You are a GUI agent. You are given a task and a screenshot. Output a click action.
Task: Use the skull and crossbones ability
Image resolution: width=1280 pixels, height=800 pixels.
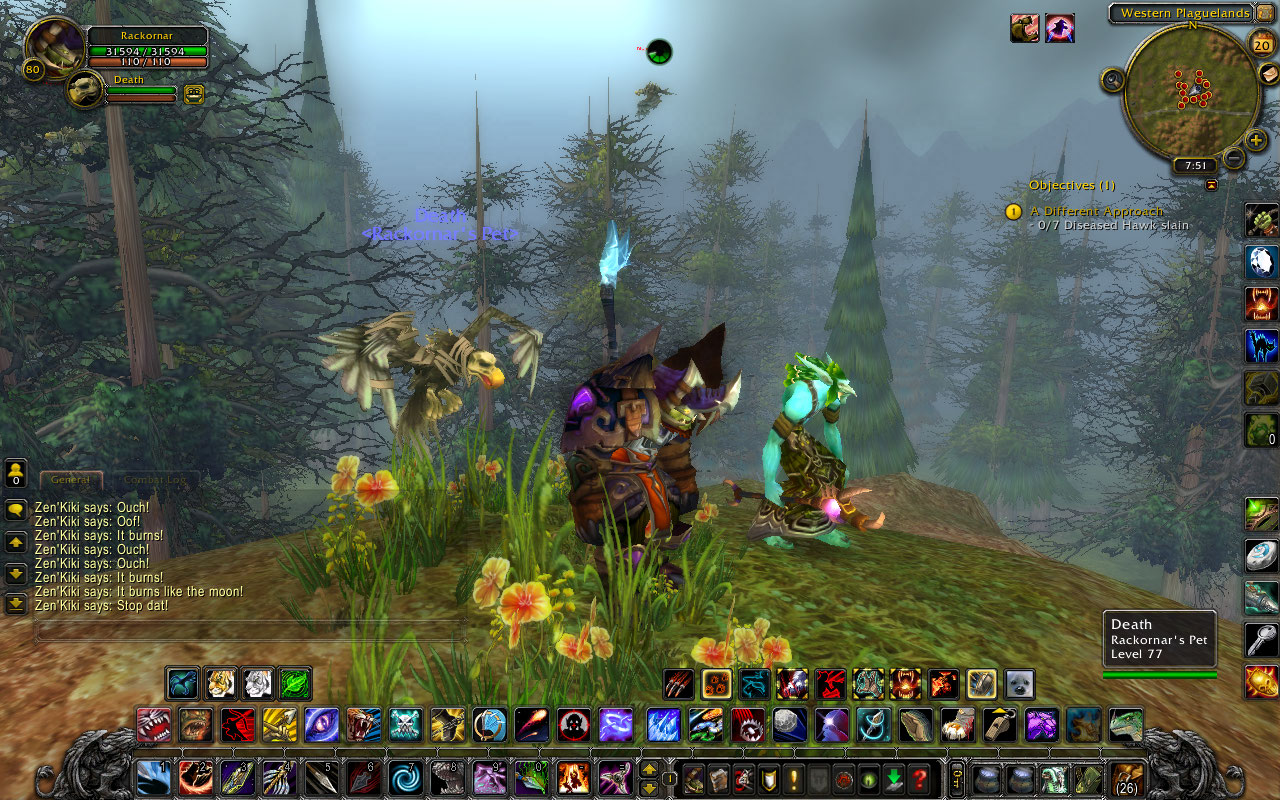pyautogui.click(x=407, y=723)
